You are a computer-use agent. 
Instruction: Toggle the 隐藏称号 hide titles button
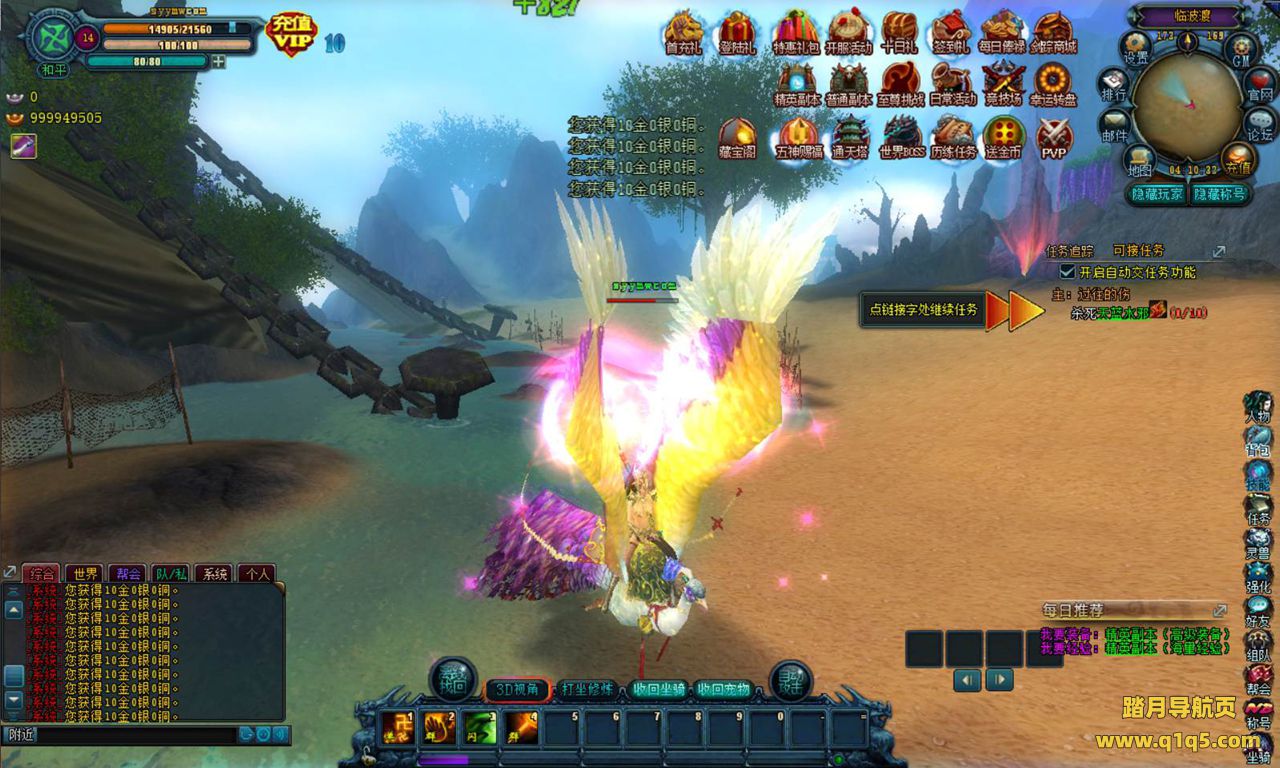pyautogui.click(x=1220, y=194)
